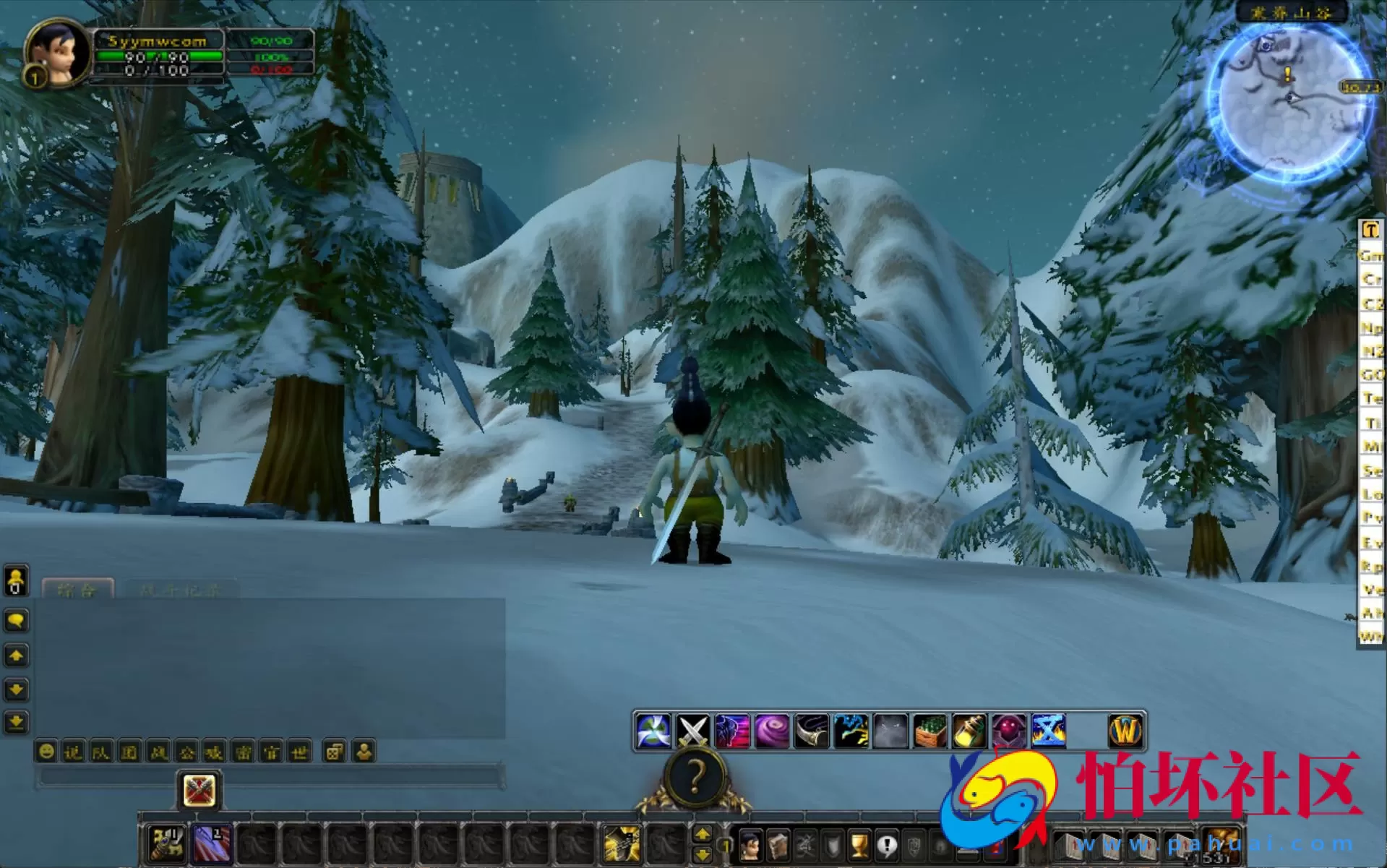Select the smiley emote icon above the chat bar
This screenshot has width=1387, height=868.
[47, 750]
